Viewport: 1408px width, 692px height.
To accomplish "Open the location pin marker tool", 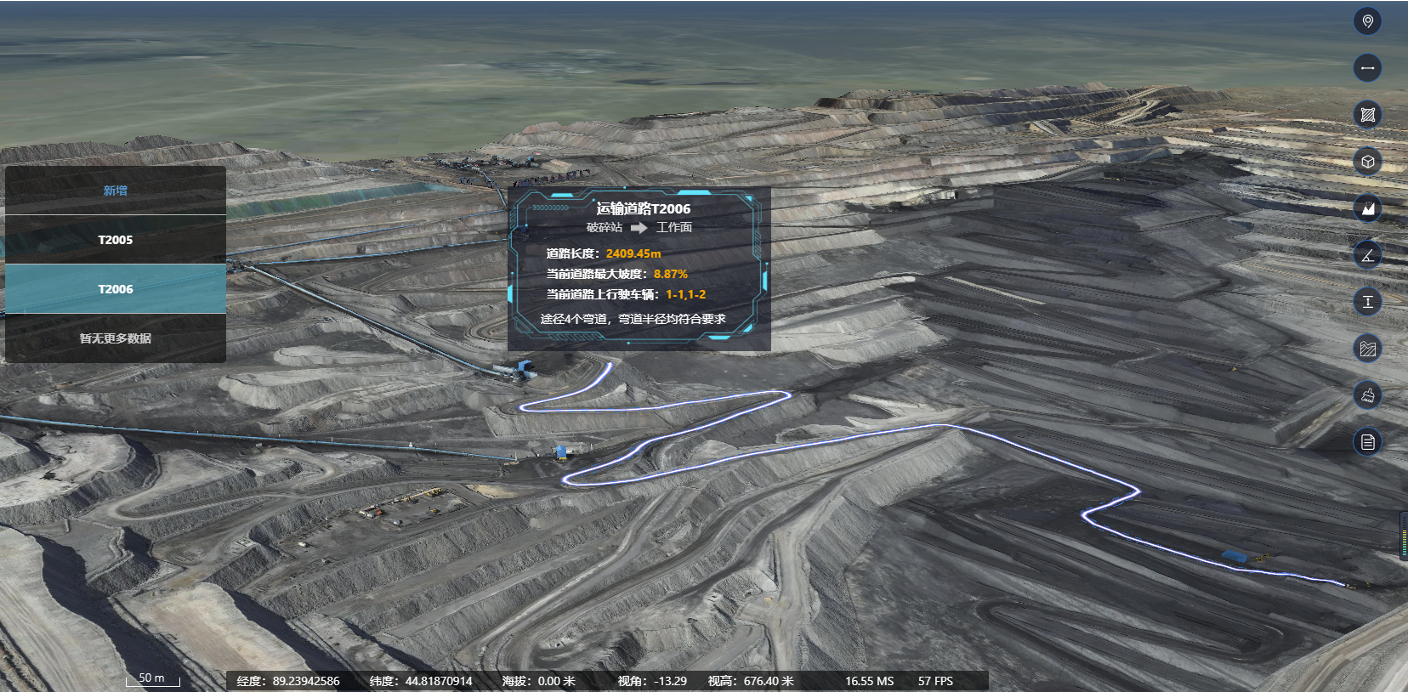I will tap(1367, 21).
